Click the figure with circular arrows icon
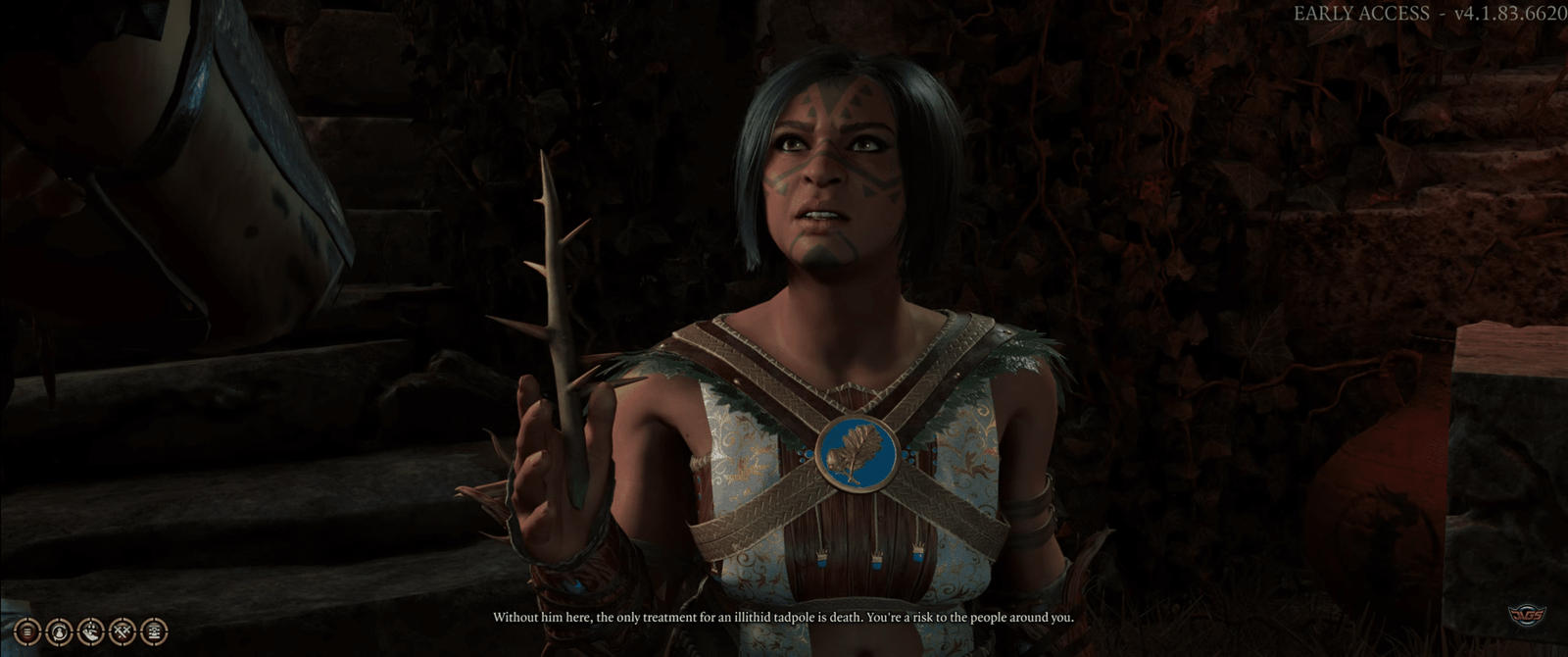This screenshot has height=657, width=1568. click(58, 630)
